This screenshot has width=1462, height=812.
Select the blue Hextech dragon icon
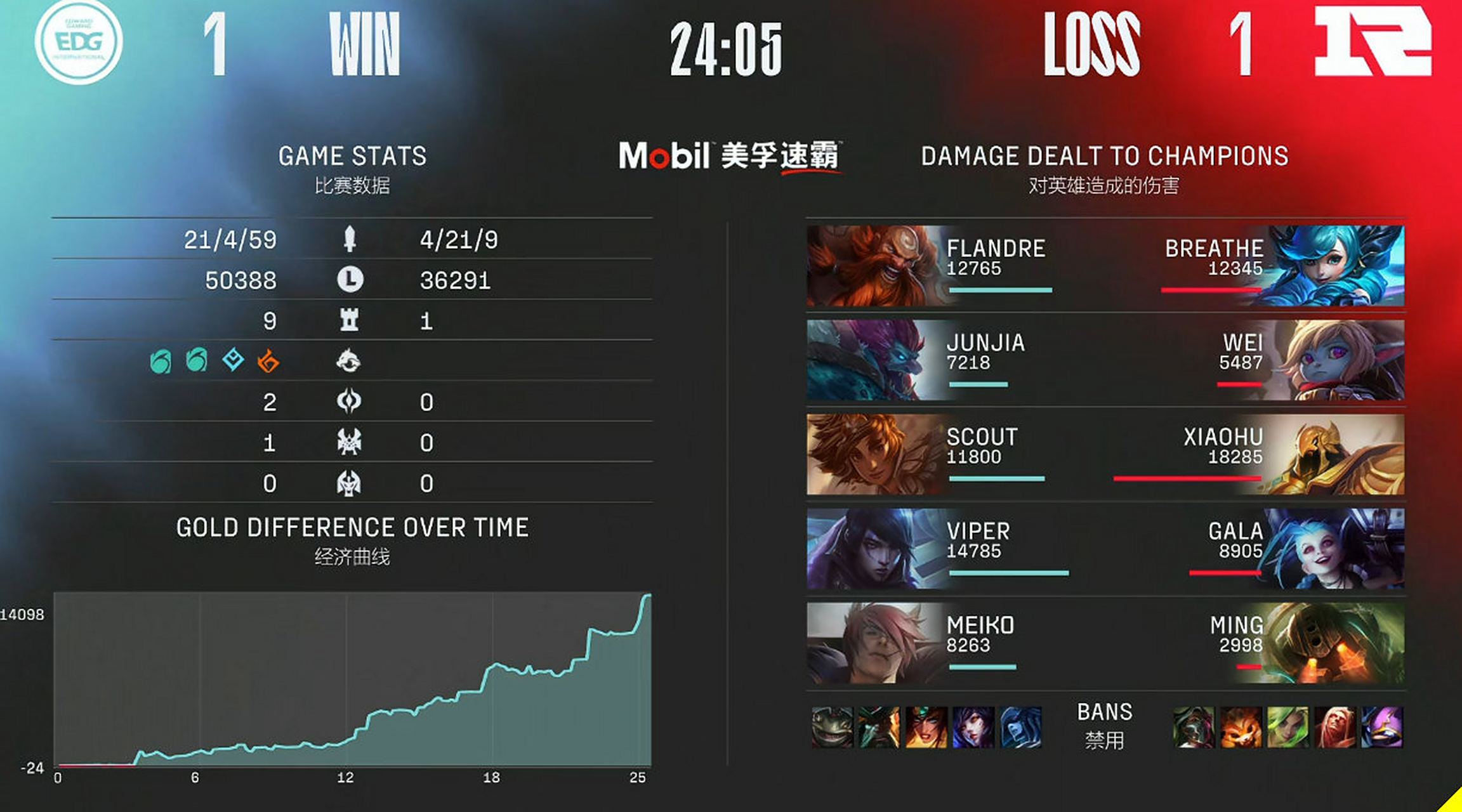click(233, 360)
